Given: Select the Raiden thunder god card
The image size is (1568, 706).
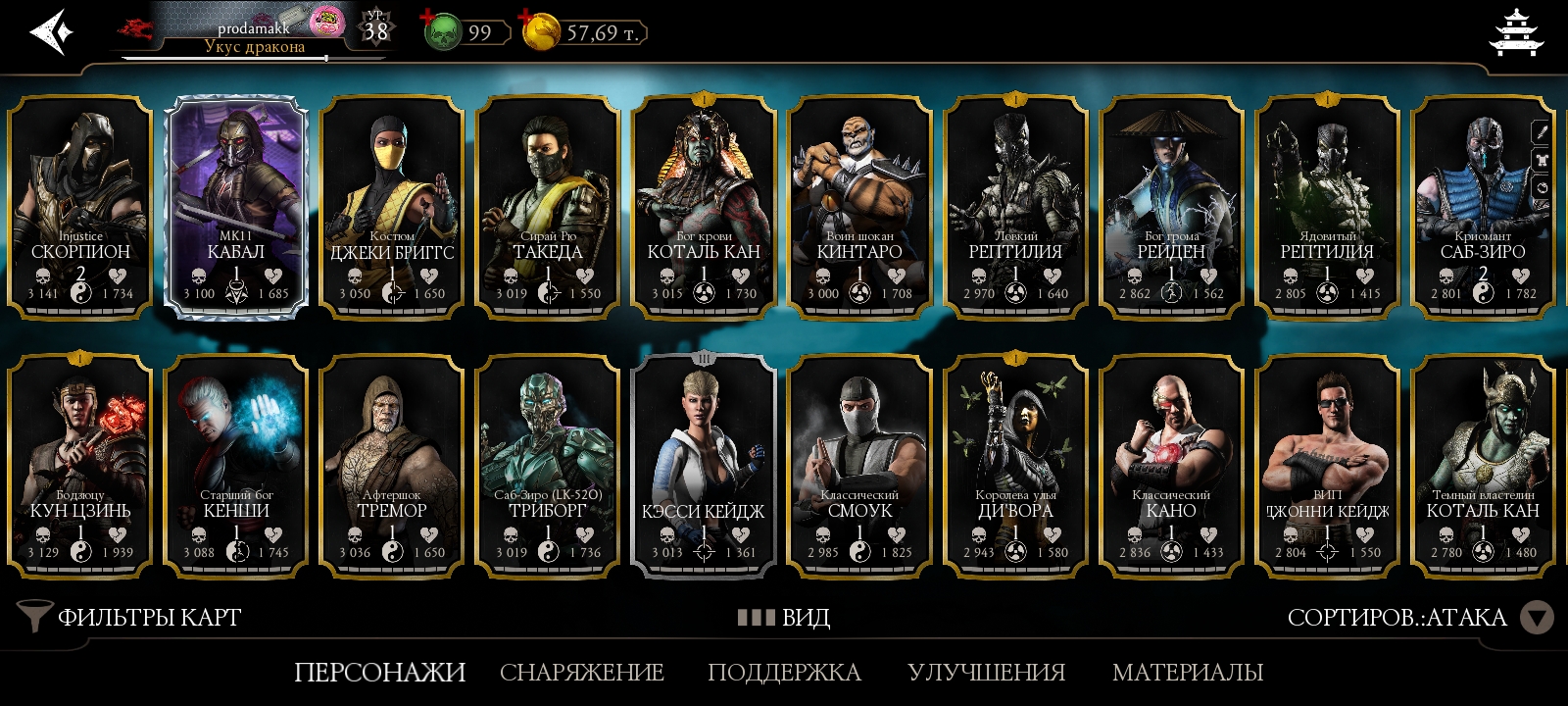Looking at the screenshot, I should coord(1171,208).
